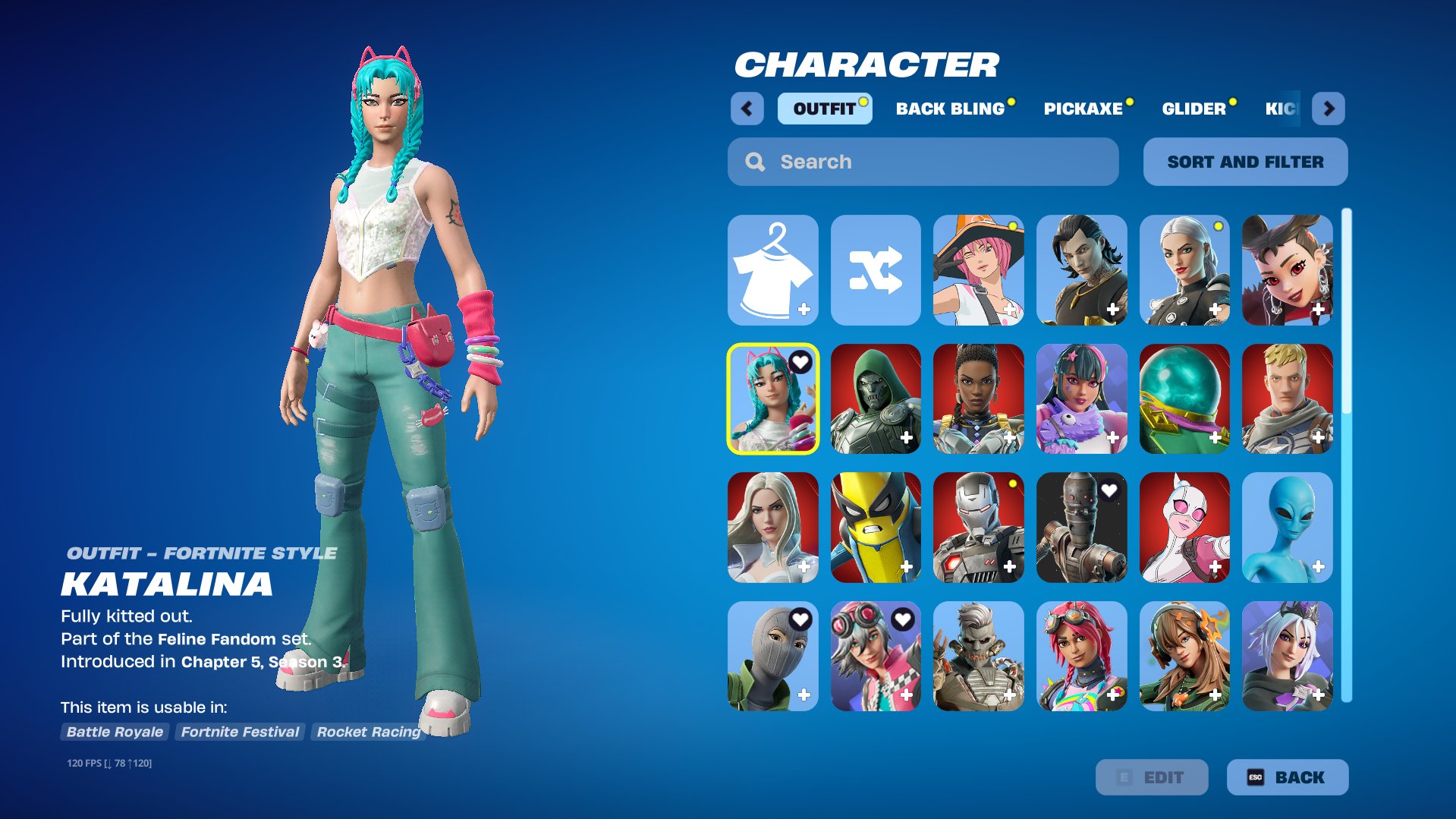1456x819 pixels.
Task: Select the Mysterio fishbowl helmet outfit
Action: point(1184,399)
